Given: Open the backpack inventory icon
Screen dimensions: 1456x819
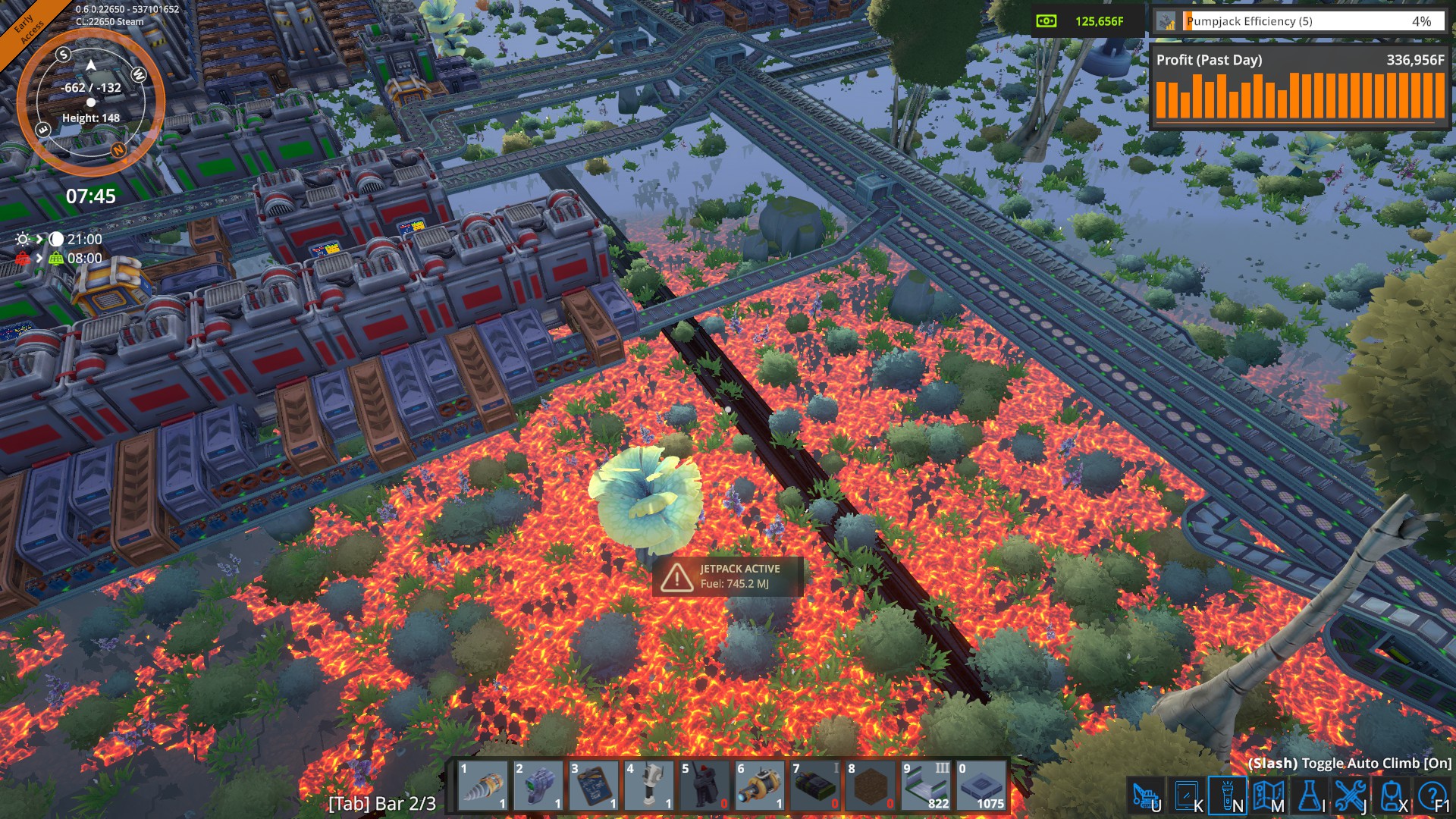Looking at the screenshot, I should point(1392,796).
